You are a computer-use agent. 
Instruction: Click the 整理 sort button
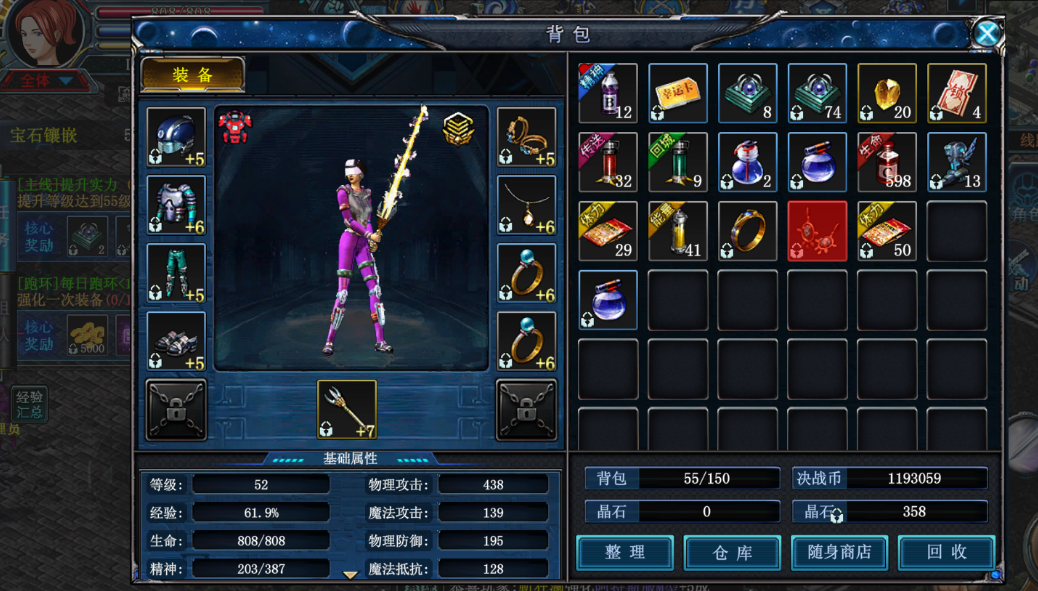625,552
